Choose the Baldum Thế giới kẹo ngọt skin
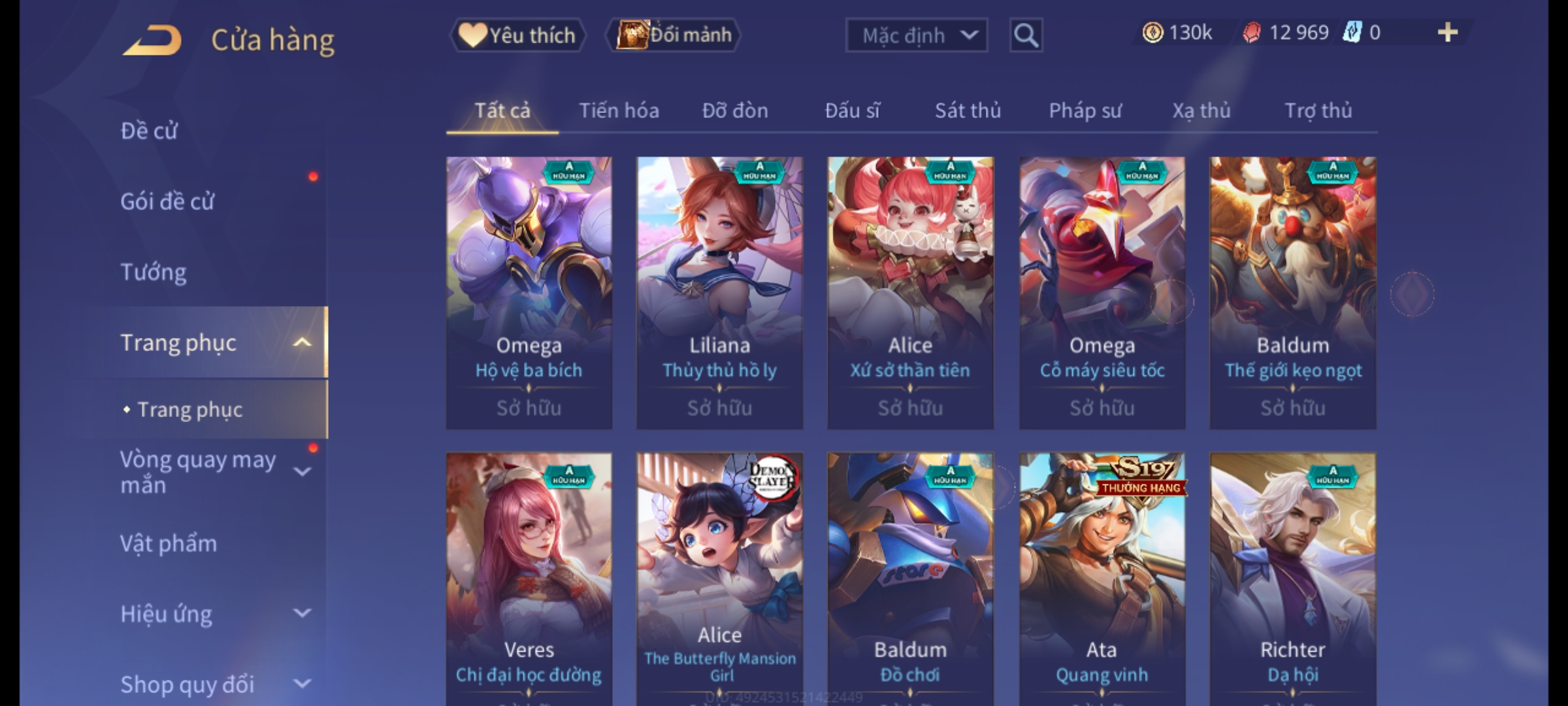The image size is (1568, 706). click(1292, 292)
